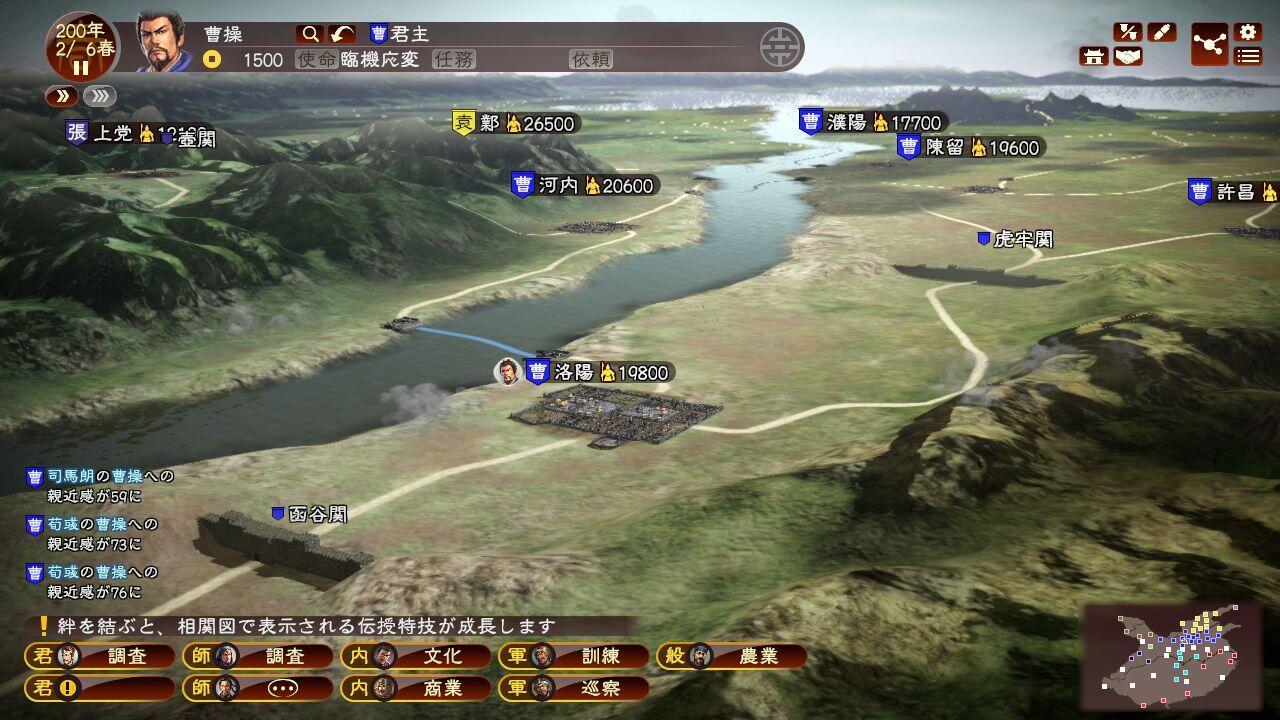This screenshot has height=720, width=1280.
Task: Enable double-speed fast forward
Action: click(x=98, y=95)
